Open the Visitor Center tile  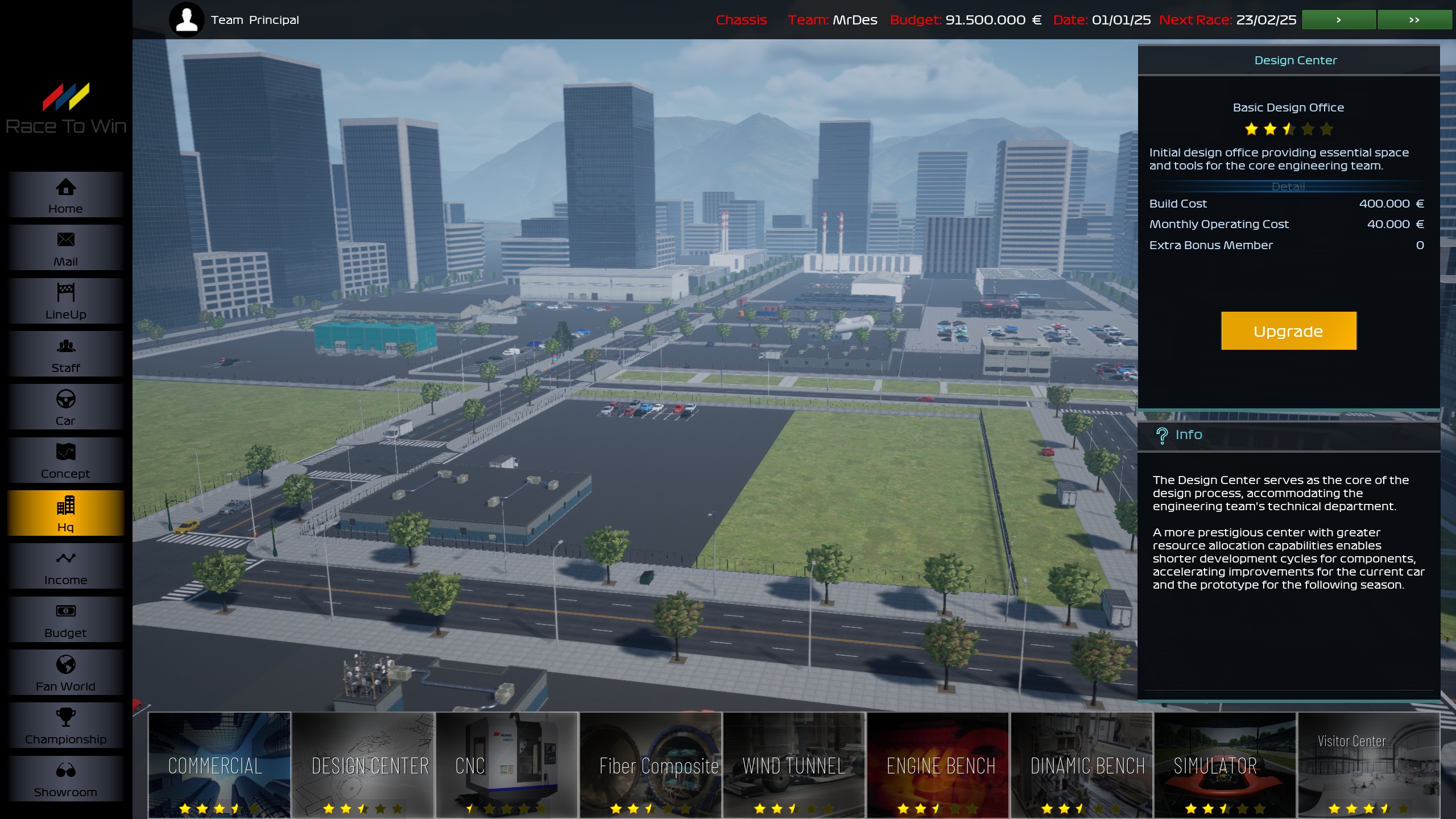click(x=1368, y=765)
